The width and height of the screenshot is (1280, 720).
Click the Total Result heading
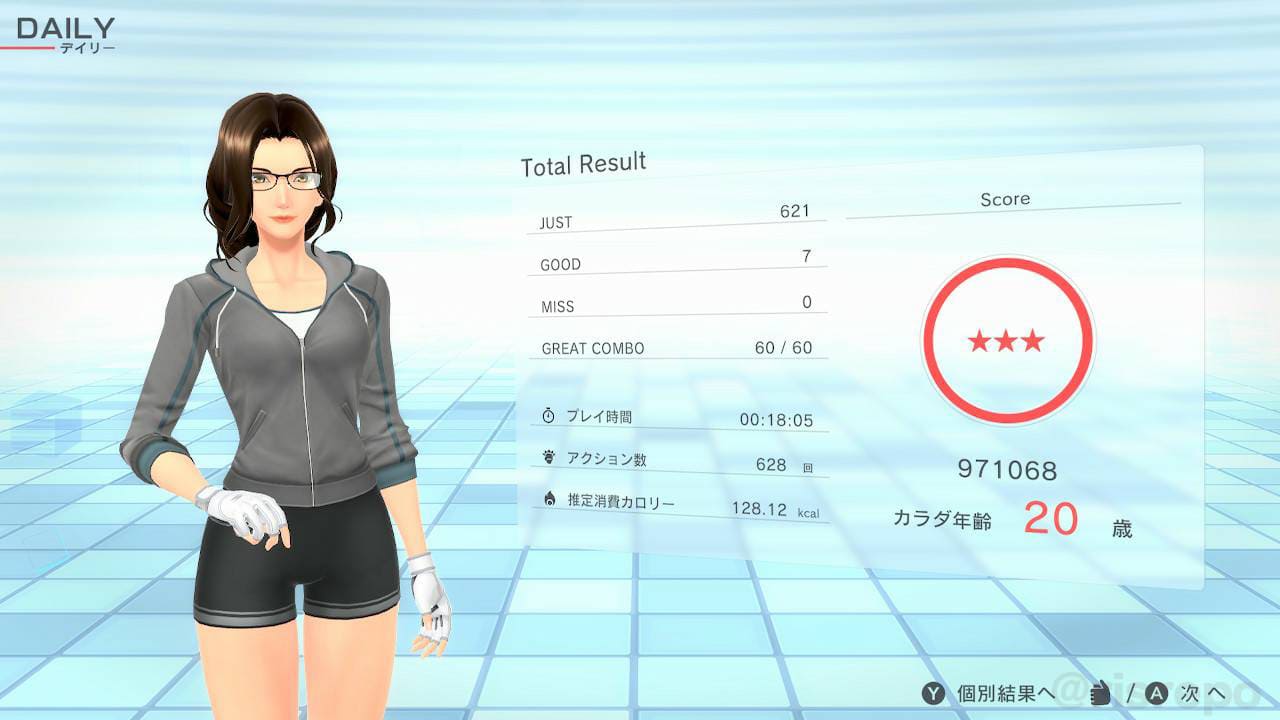583,164
